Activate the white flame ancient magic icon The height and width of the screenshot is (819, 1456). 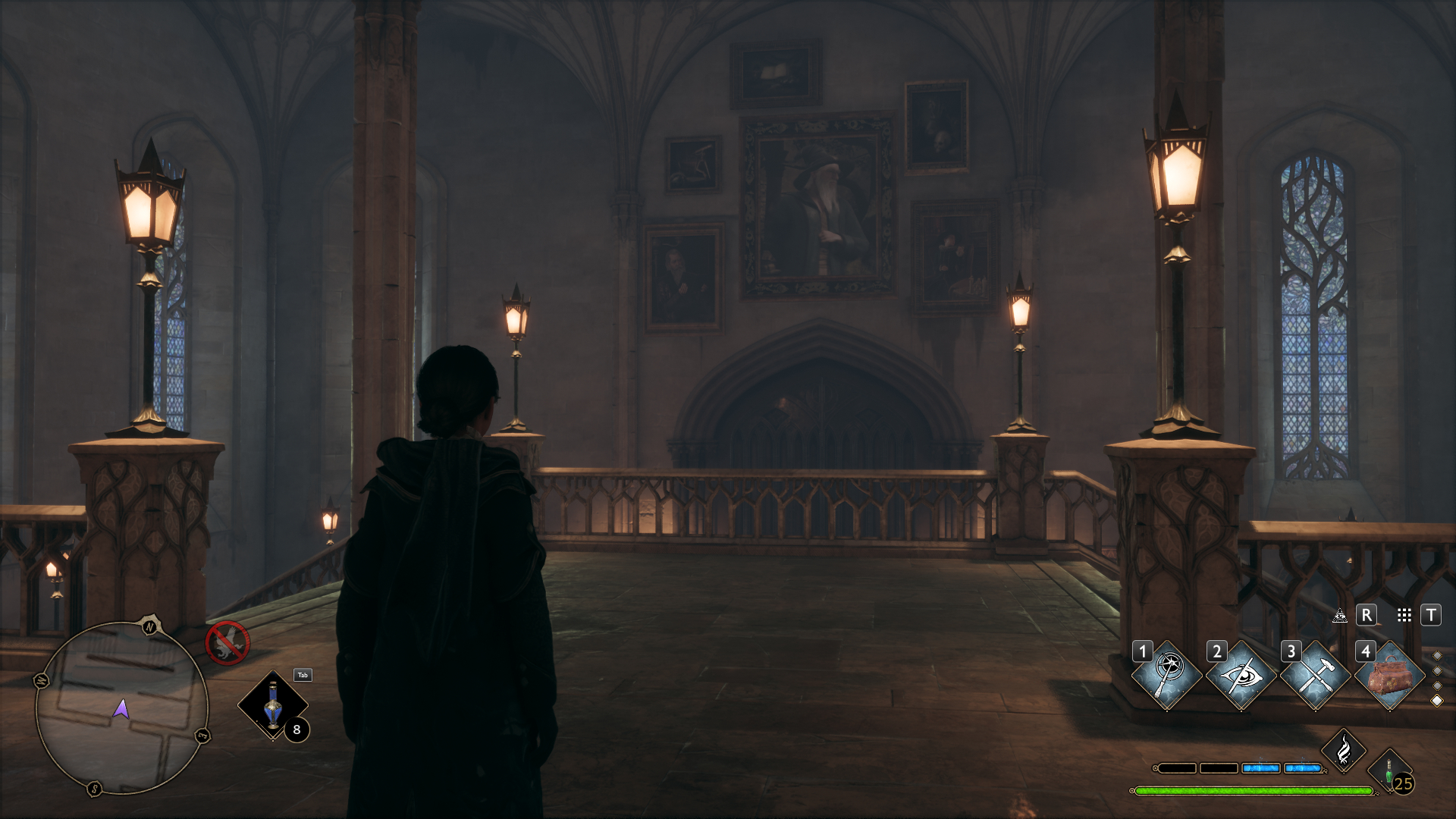(1343, 751)
